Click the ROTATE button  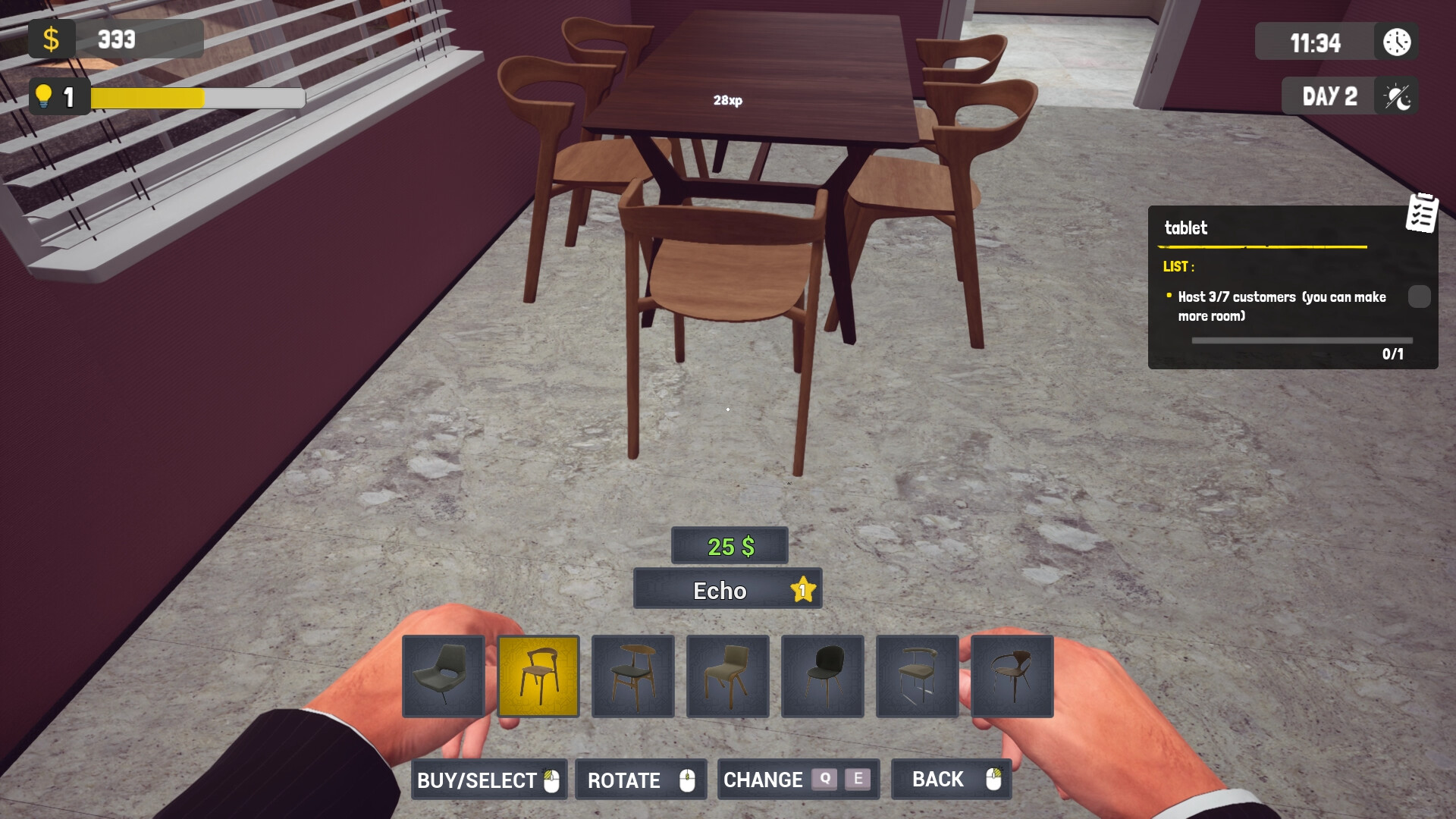click(x=641, y=780)
